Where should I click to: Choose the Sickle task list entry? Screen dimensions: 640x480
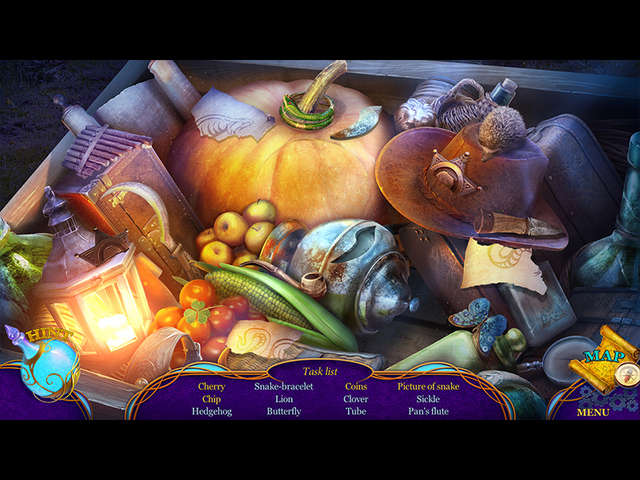(428, 399)
